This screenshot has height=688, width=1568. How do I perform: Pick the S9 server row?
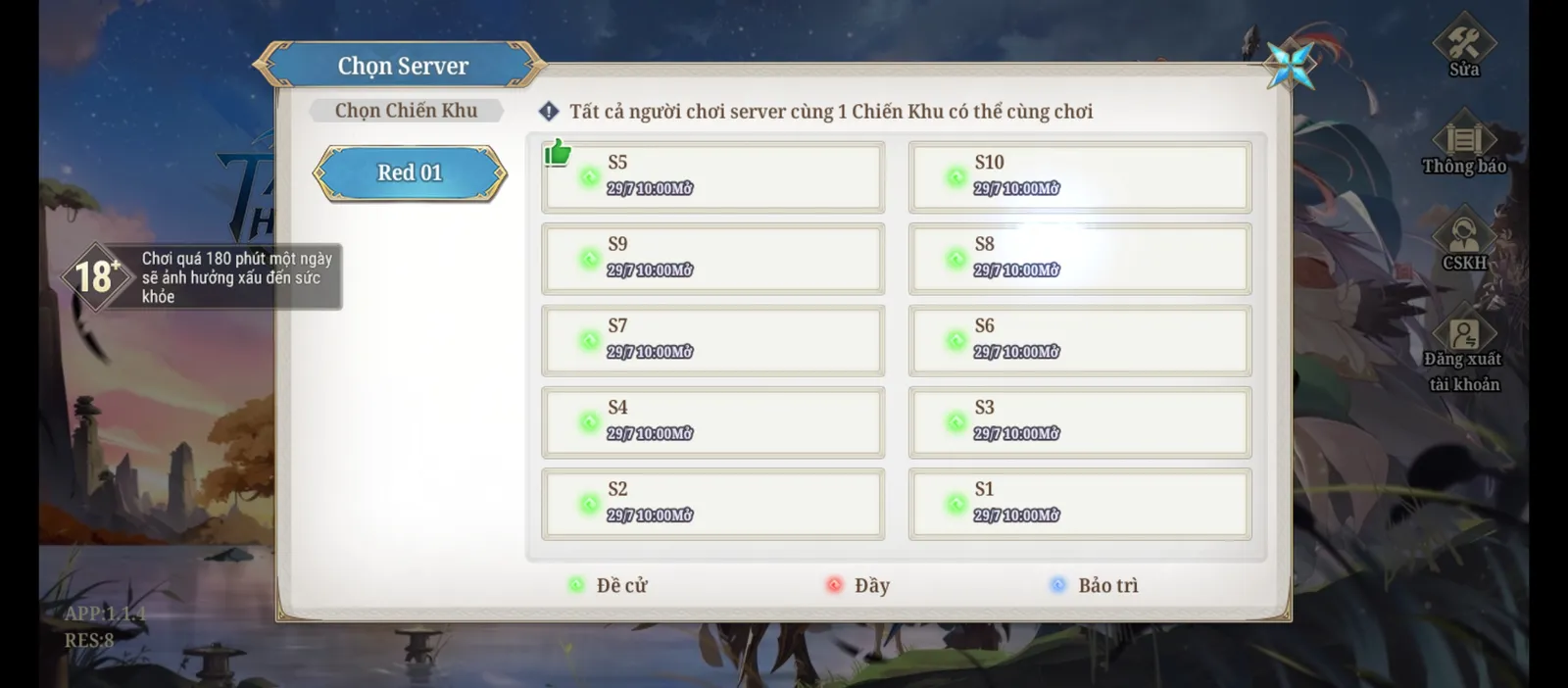[x=712, y=259]
